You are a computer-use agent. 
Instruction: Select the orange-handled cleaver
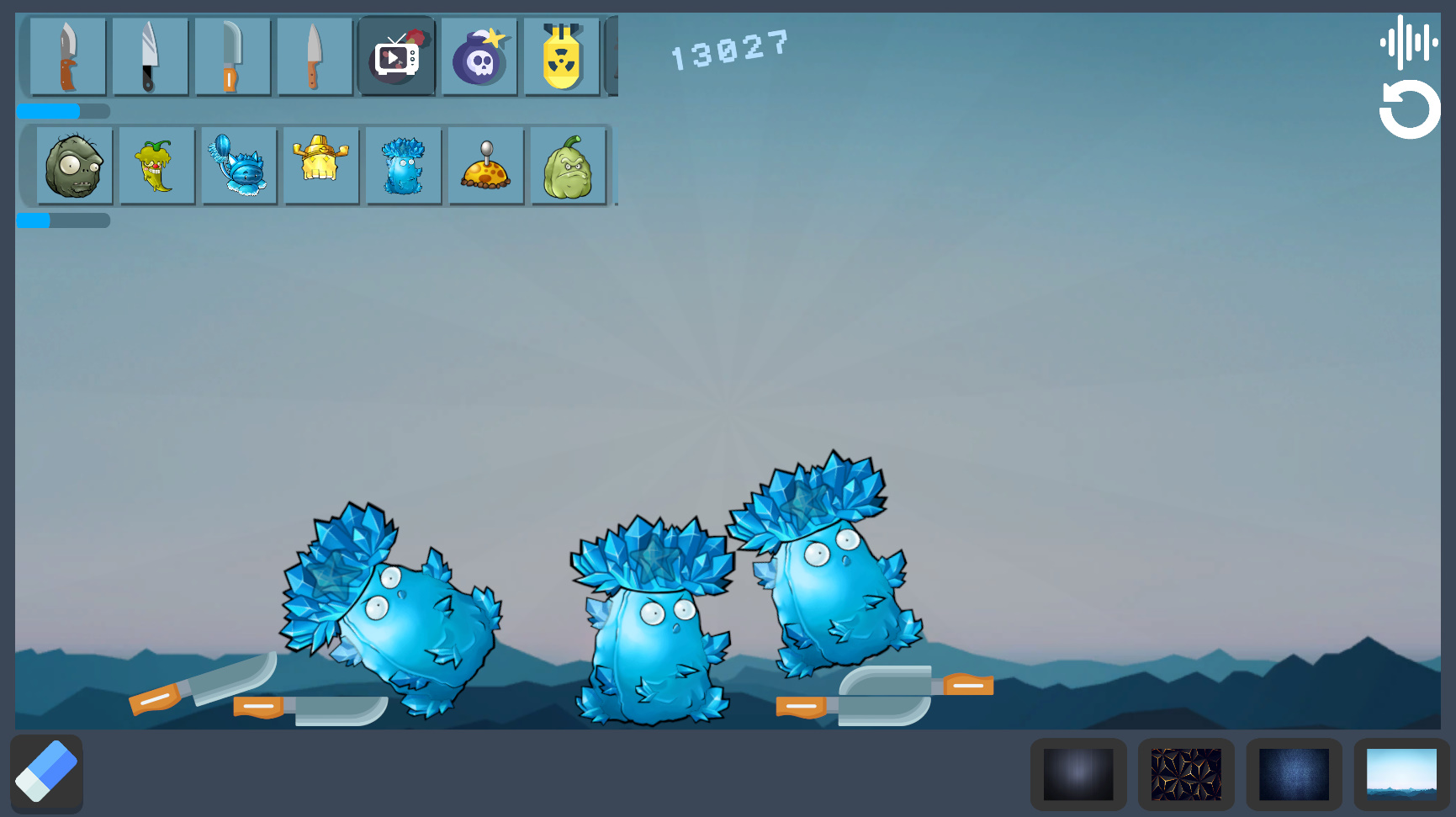click(x=233, y=56)
